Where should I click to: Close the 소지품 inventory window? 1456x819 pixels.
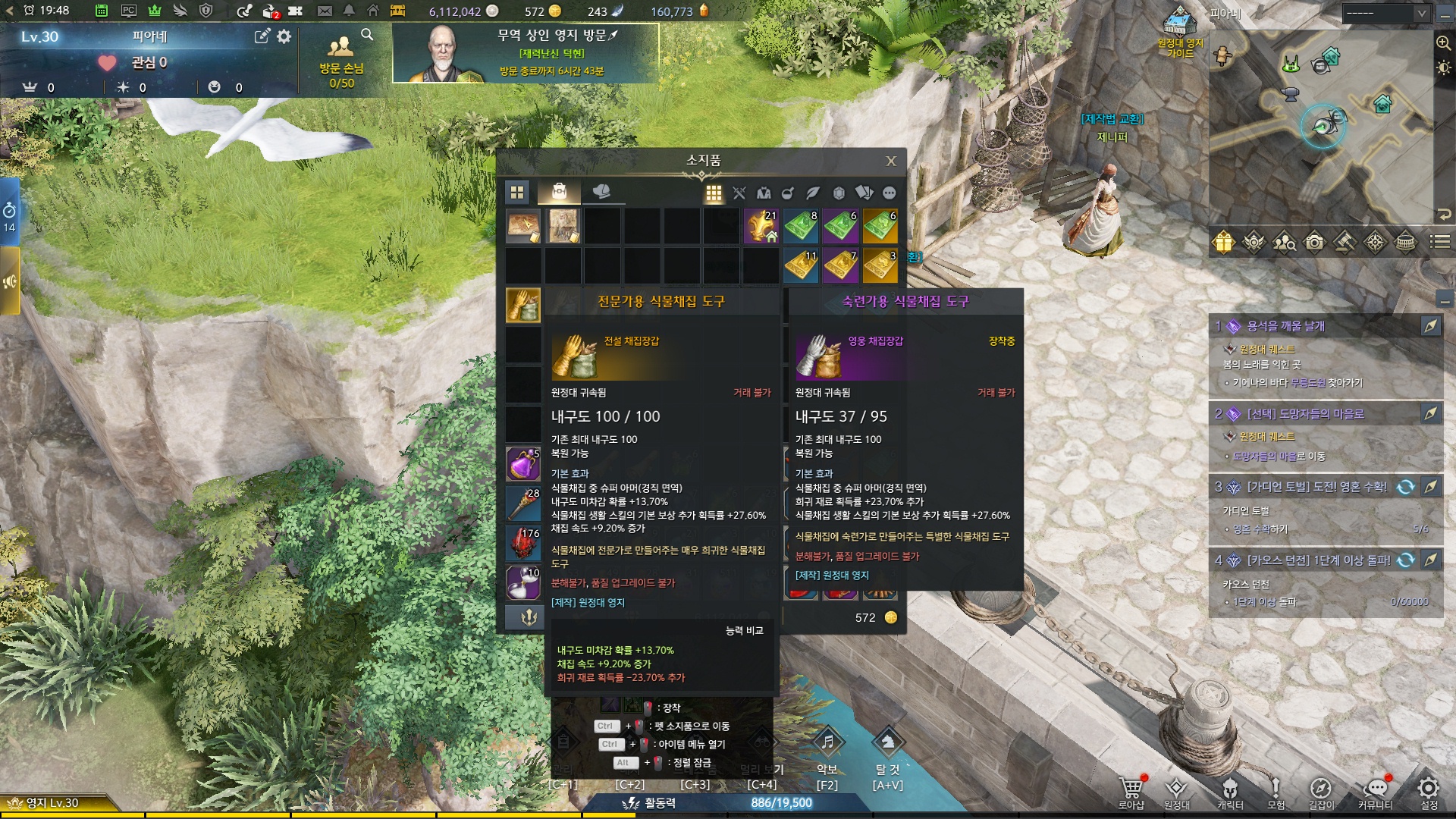891,161
